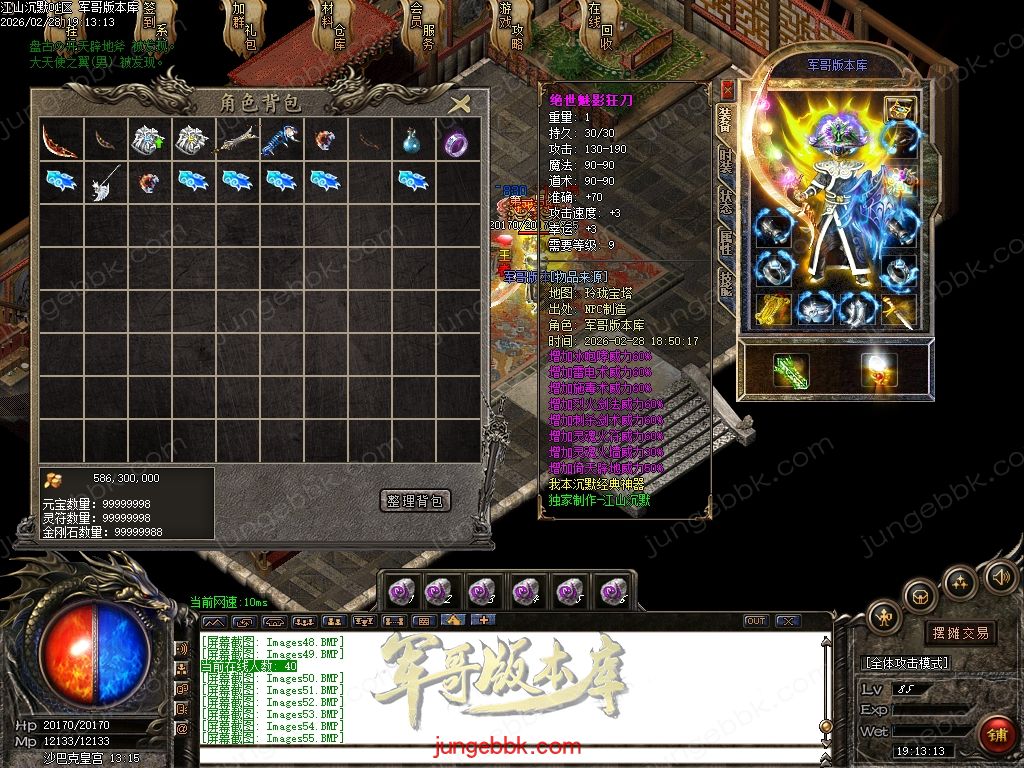Click the OUT button above chat

(755, 621)
